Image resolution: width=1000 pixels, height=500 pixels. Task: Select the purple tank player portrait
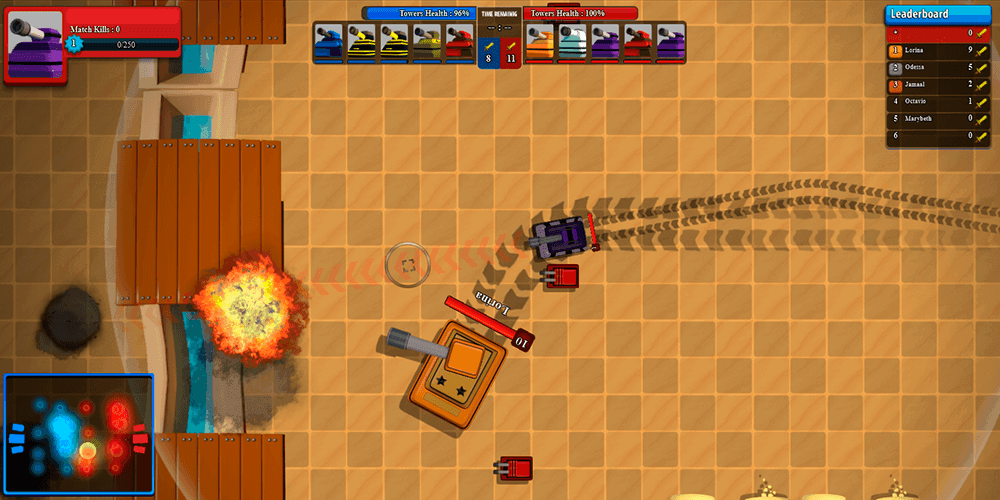coord(34,43)
